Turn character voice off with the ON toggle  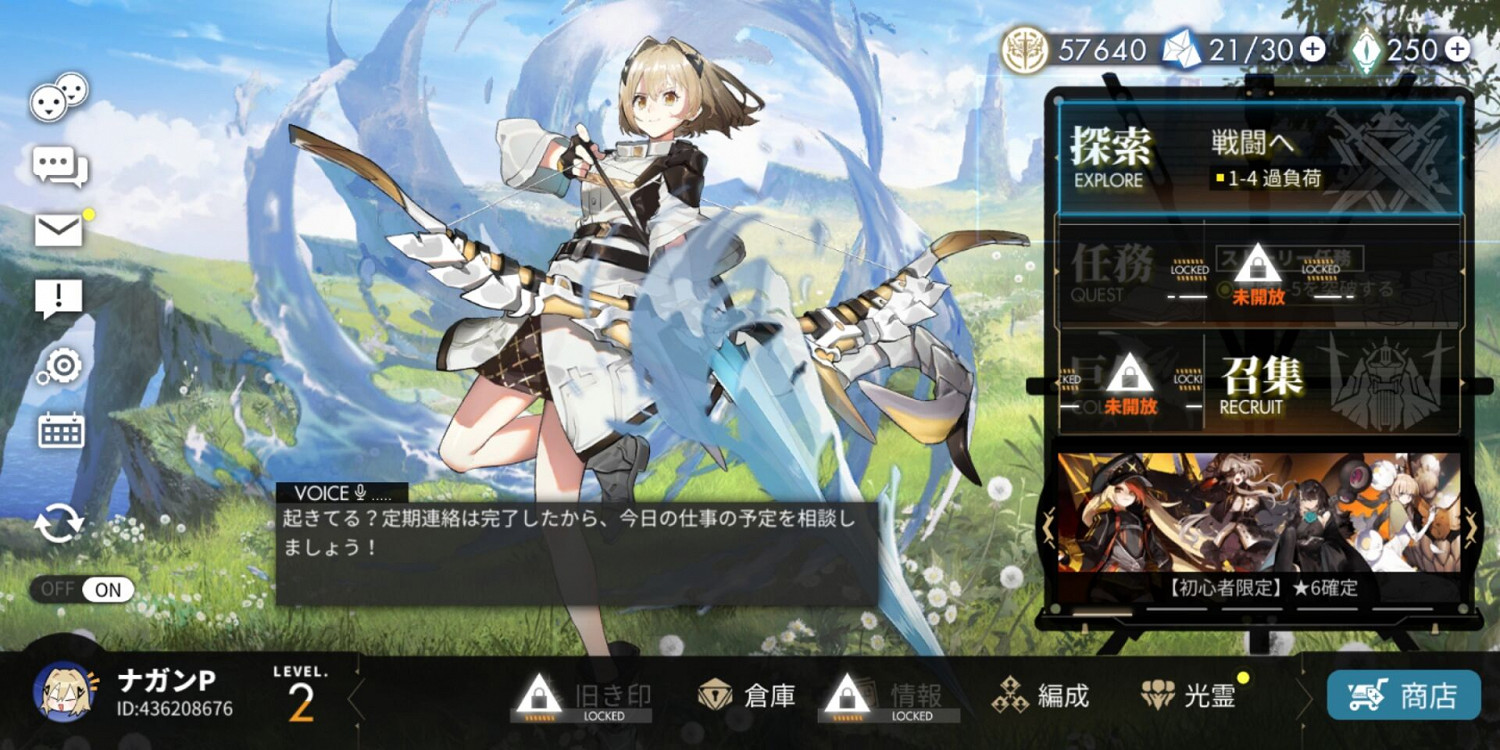coord(106,590)
